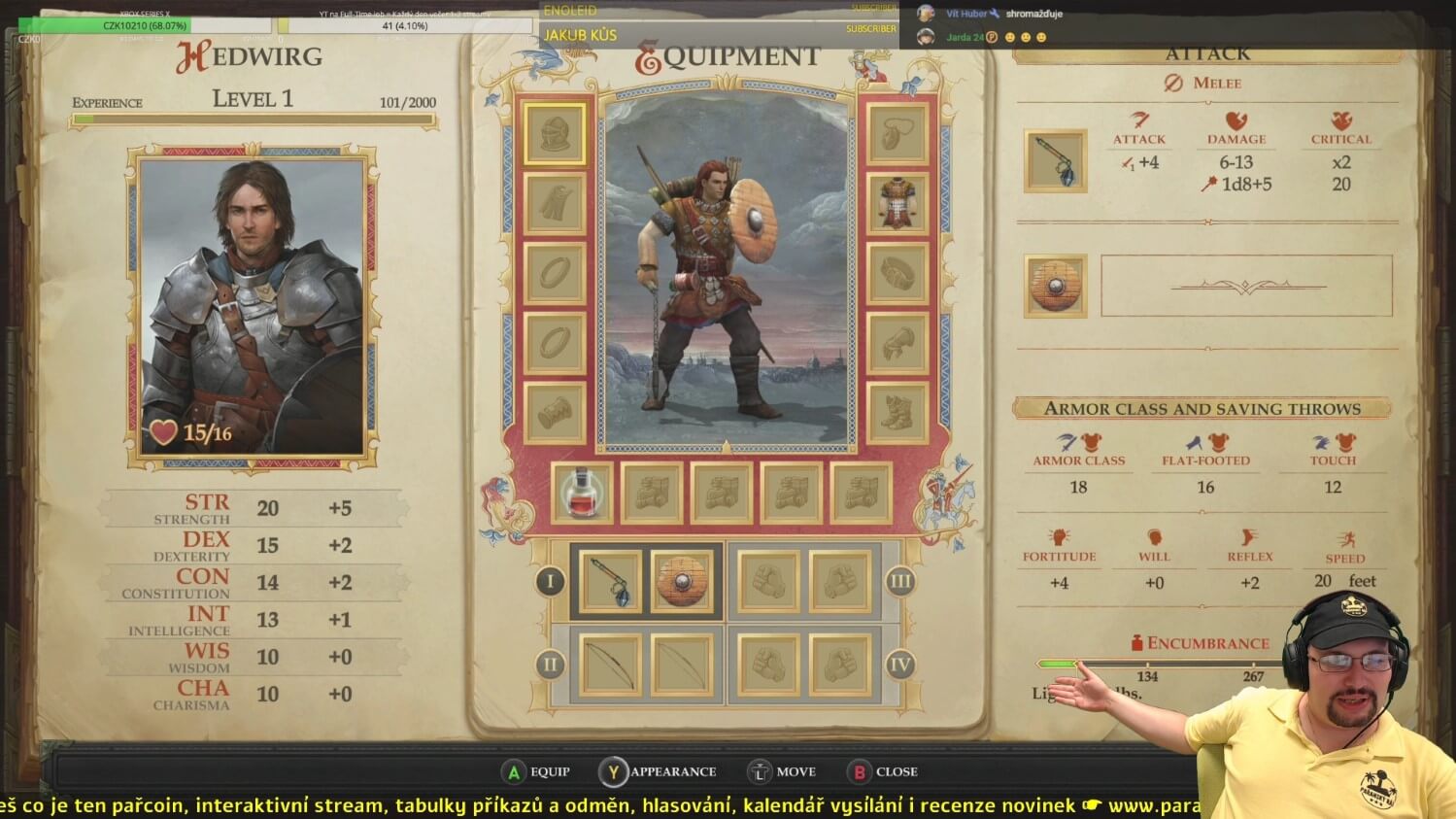Image resolution: width=1456 pixels, height=819 pixels.
Task: Click the empty necklace slot
Action: coord(897,133)
